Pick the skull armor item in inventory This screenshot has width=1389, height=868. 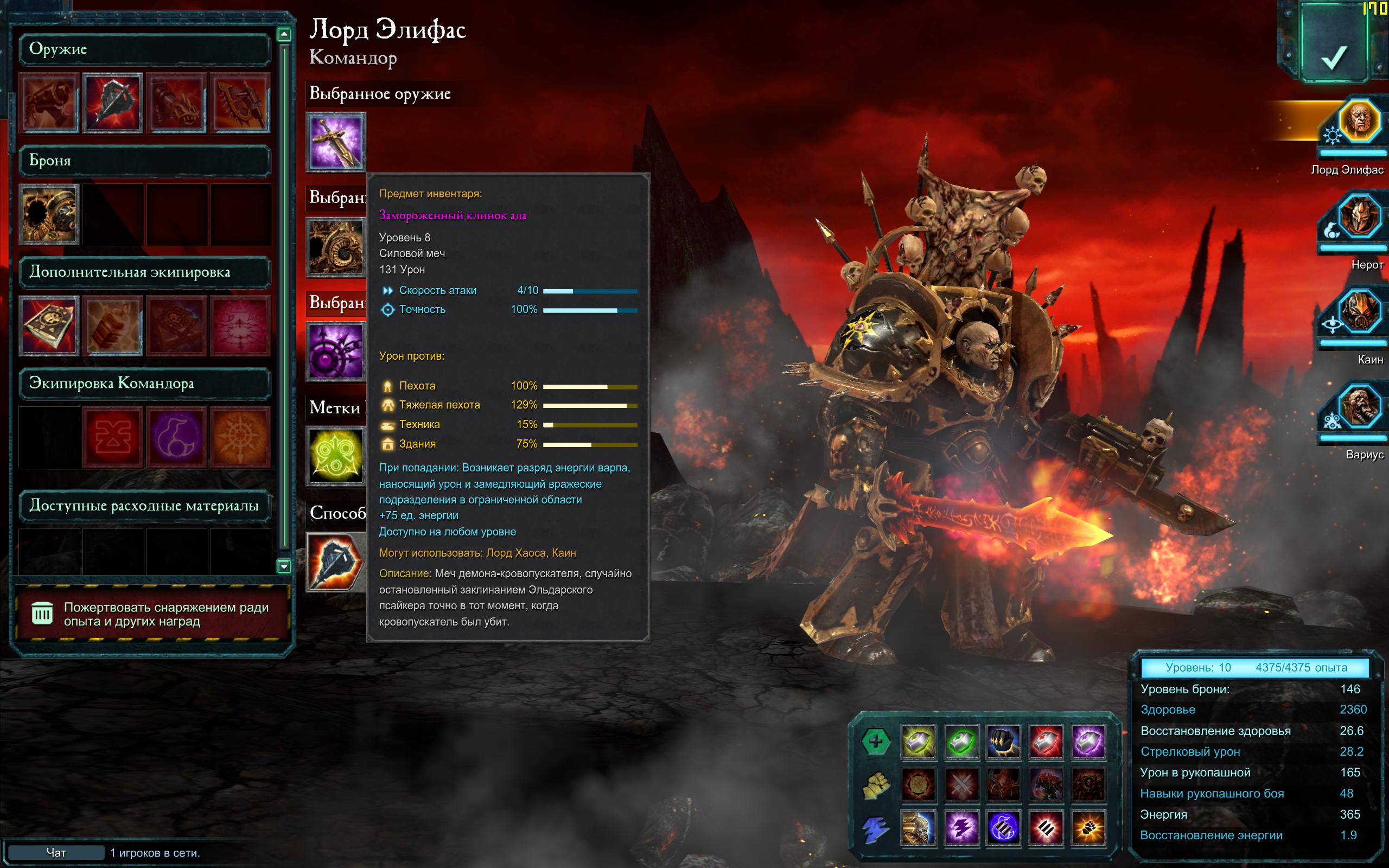(x=49, y=214)
